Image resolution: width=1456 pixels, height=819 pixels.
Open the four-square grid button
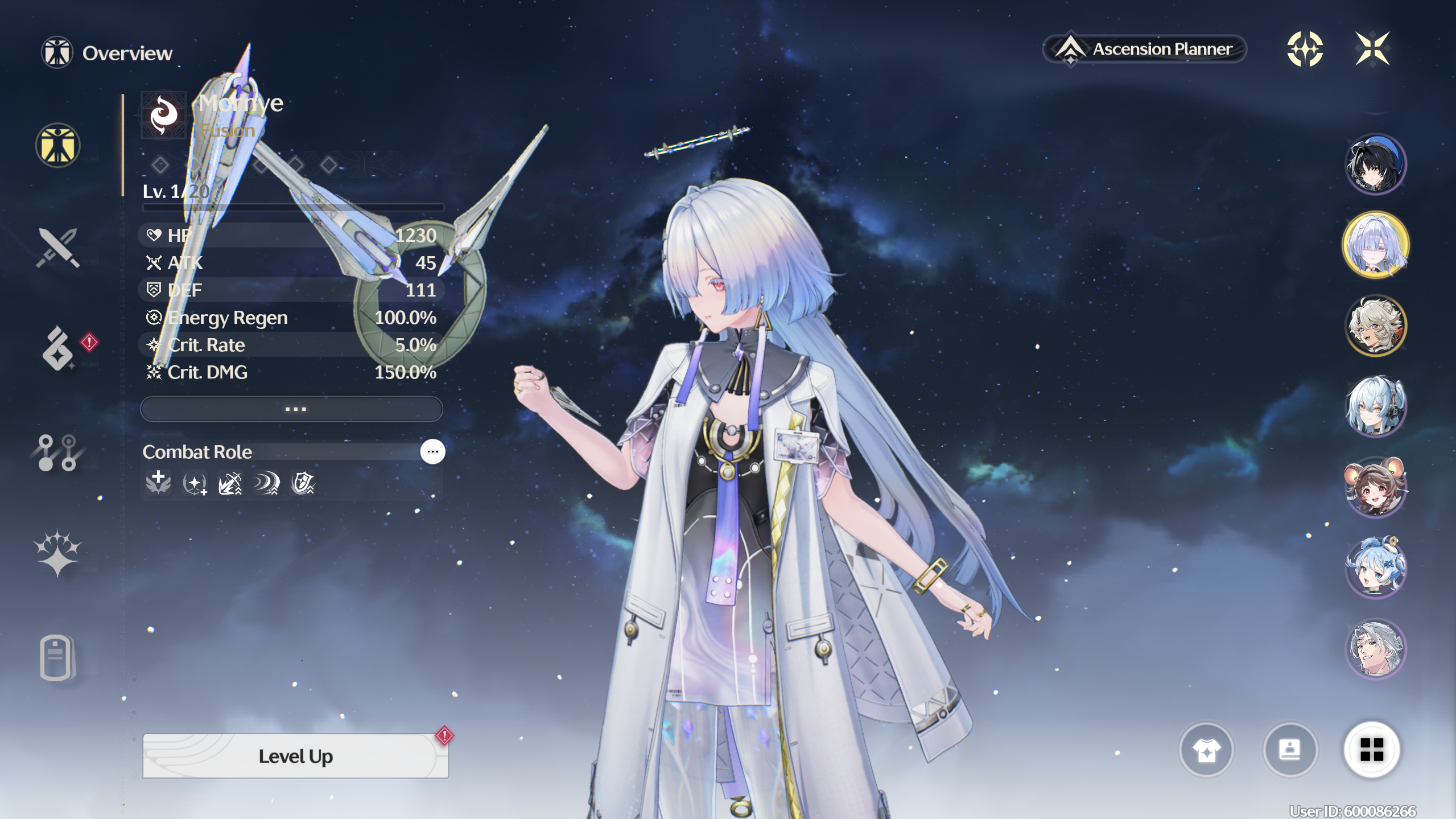click(1371, 749)
